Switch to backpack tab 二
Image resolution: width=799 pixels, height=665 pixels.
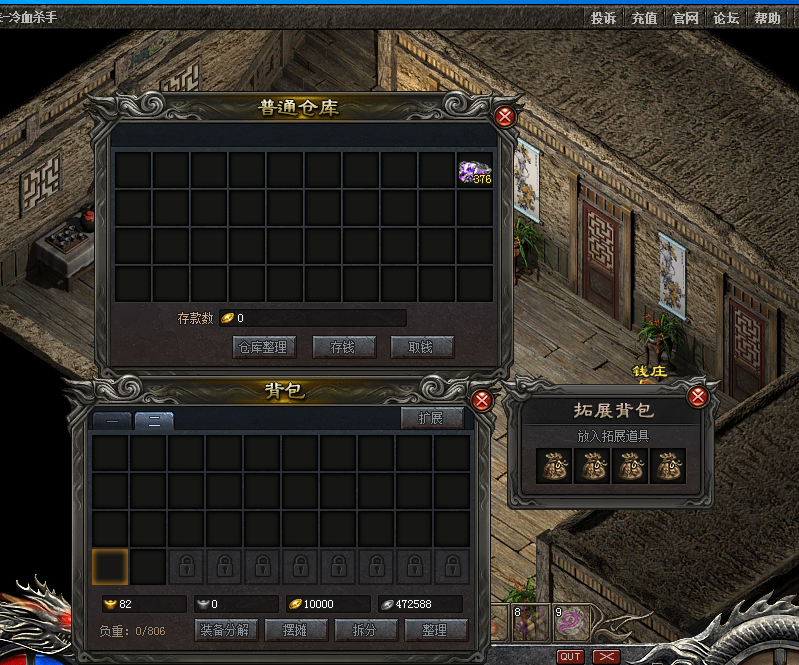[x=154, y=421]
